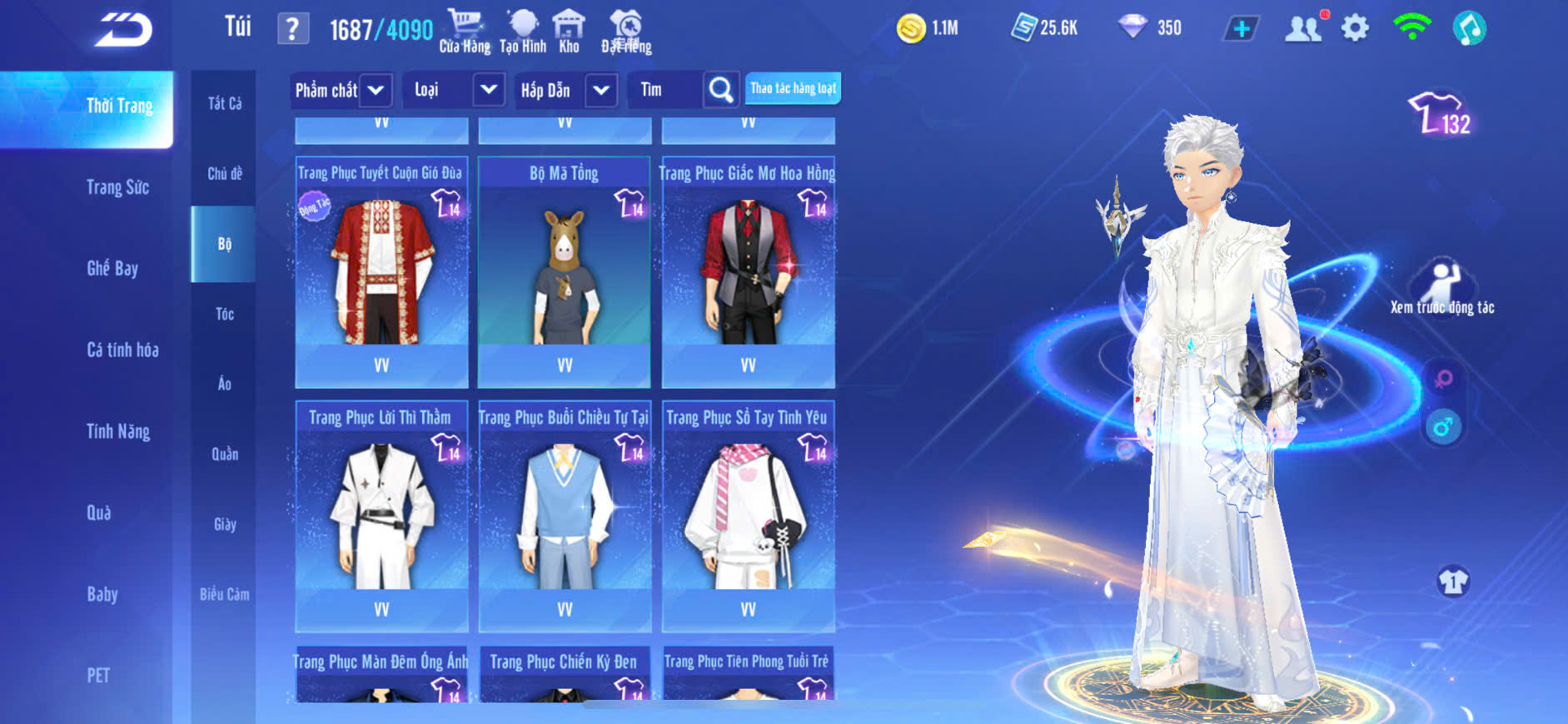Click the magnifying glass search button
1568x724 pixels.
(721, 90)
